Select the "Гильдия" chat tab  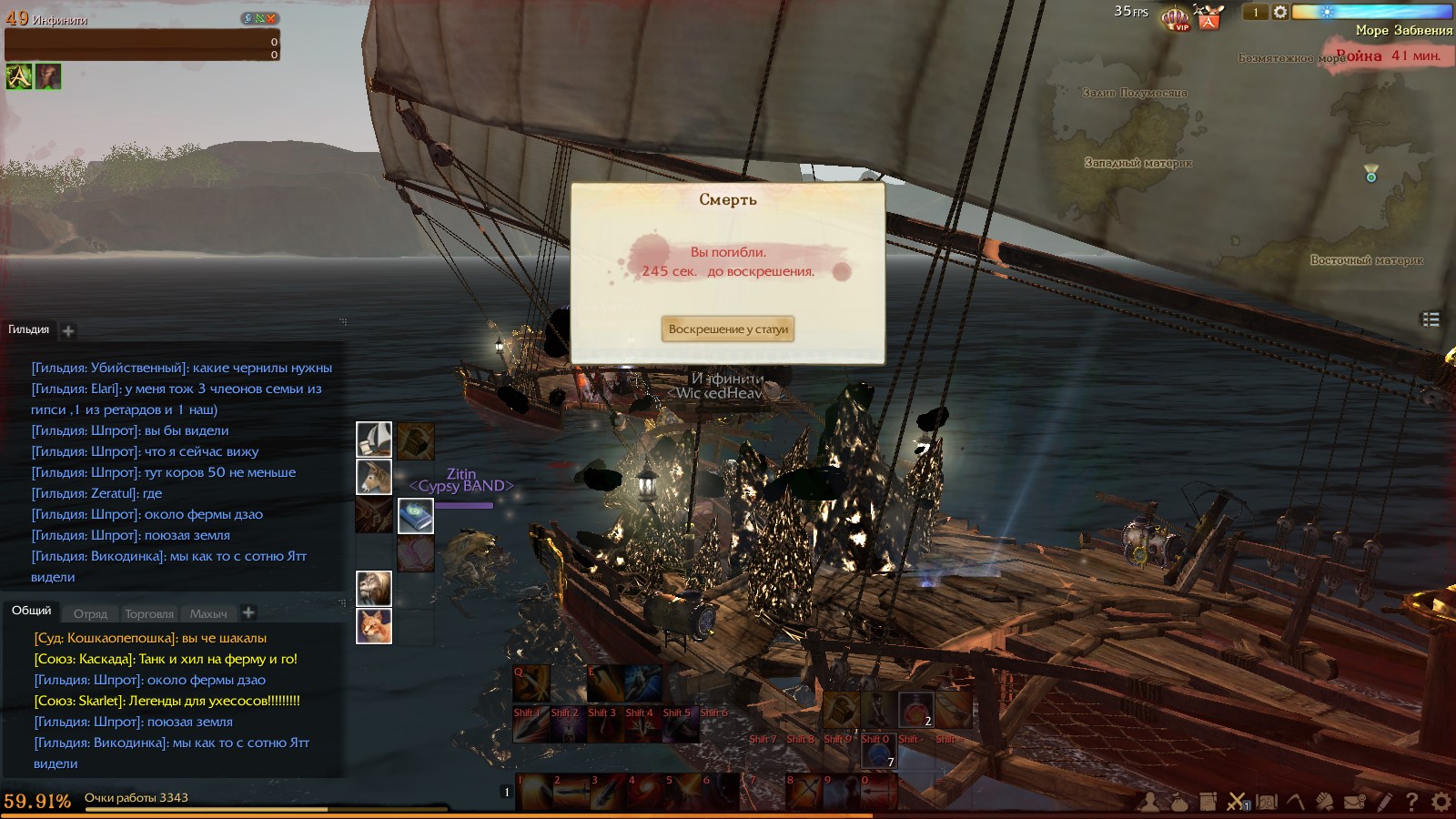coord(29,329)
